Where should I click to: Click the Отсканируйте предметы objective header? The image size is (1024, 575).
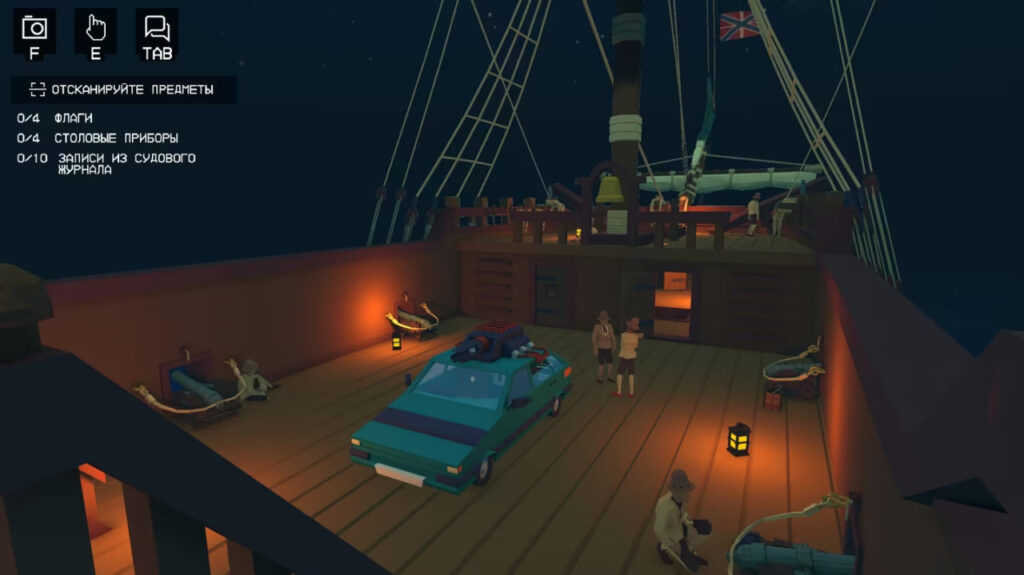point(124,89)
